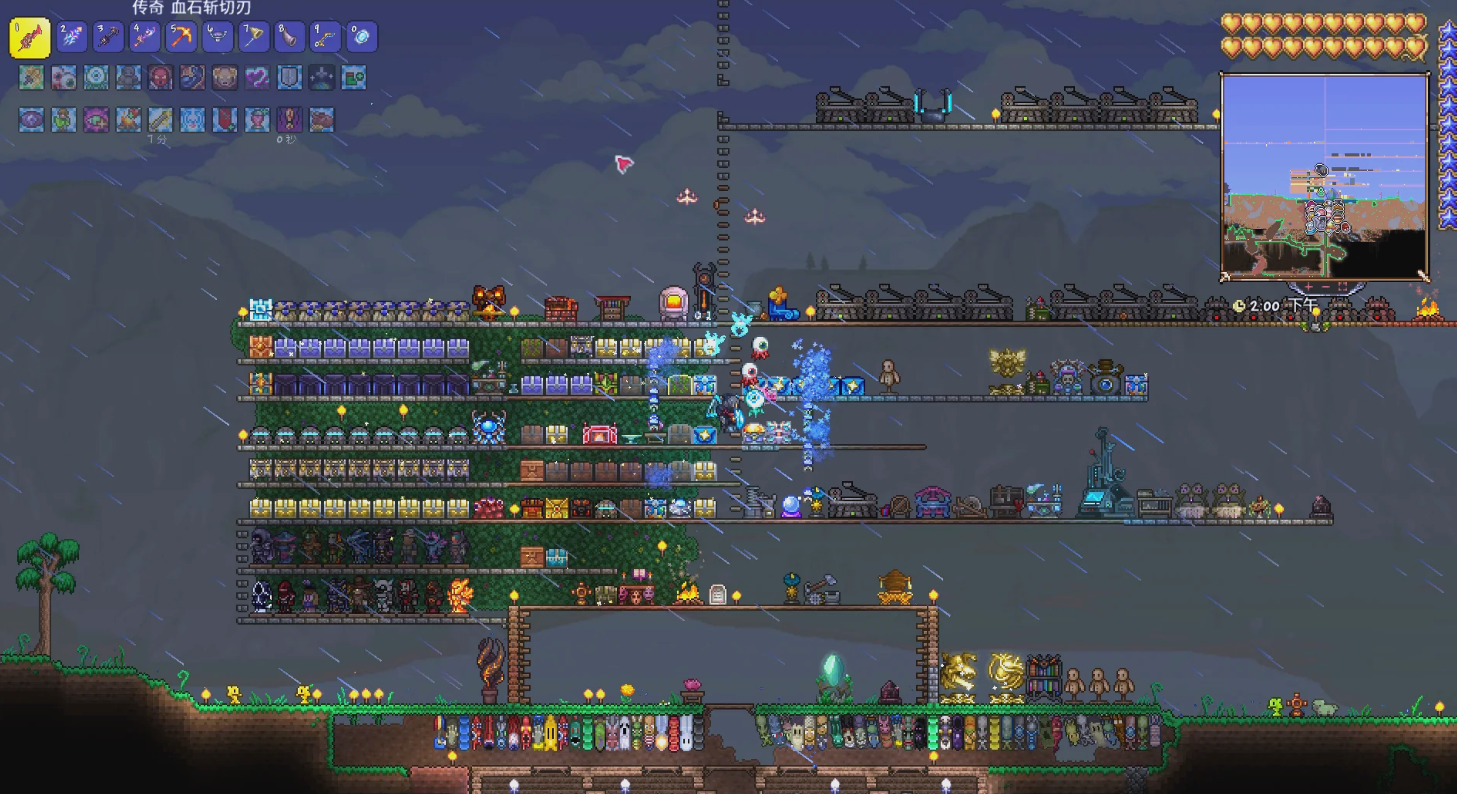Click the purple heart buff icon
1457x794 pixels.
pyautogui.click(x=257, y=77)
